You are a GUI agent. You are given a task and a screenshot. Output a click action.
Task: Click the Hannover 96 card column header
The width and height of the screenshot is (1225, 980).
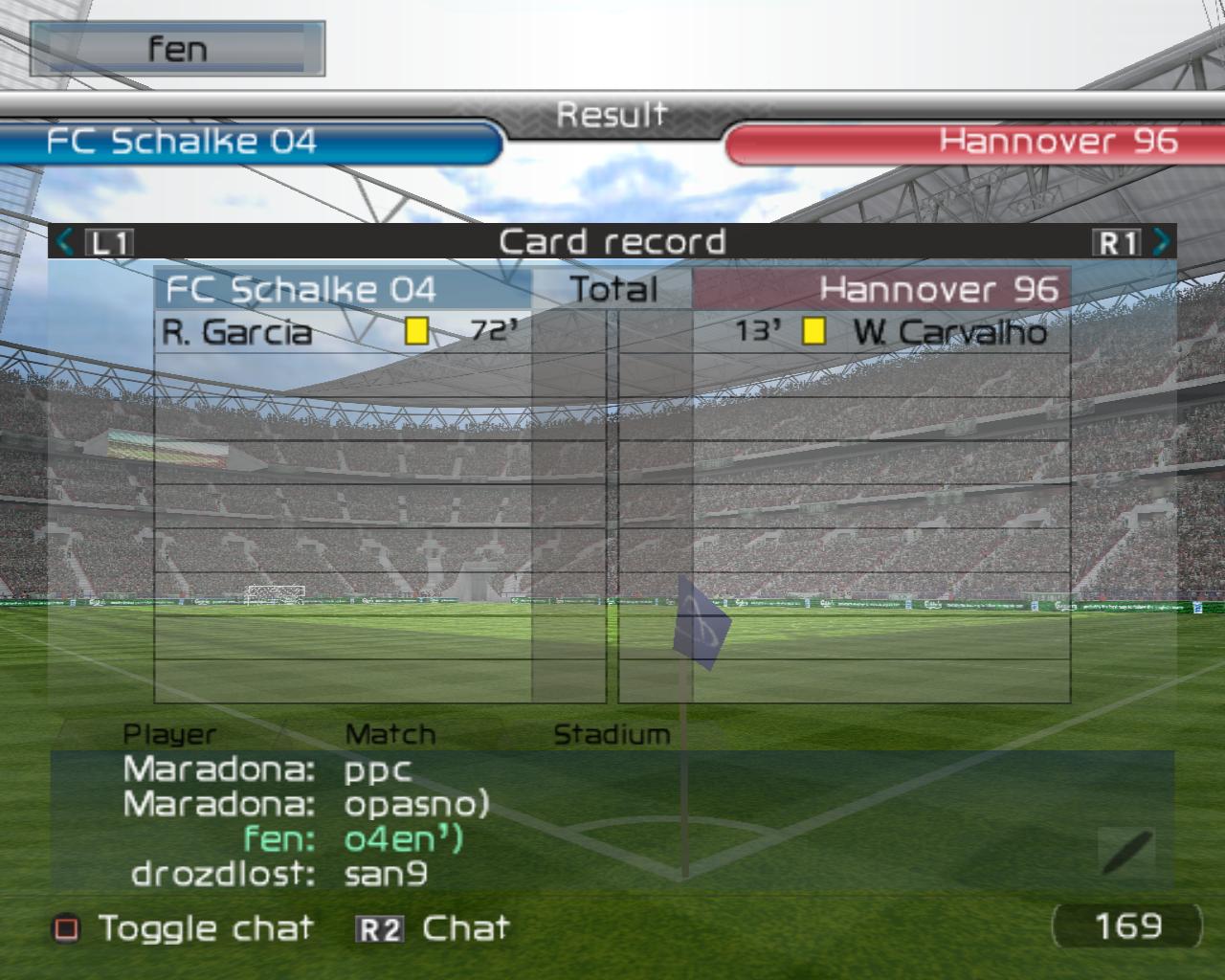point(880,289)
